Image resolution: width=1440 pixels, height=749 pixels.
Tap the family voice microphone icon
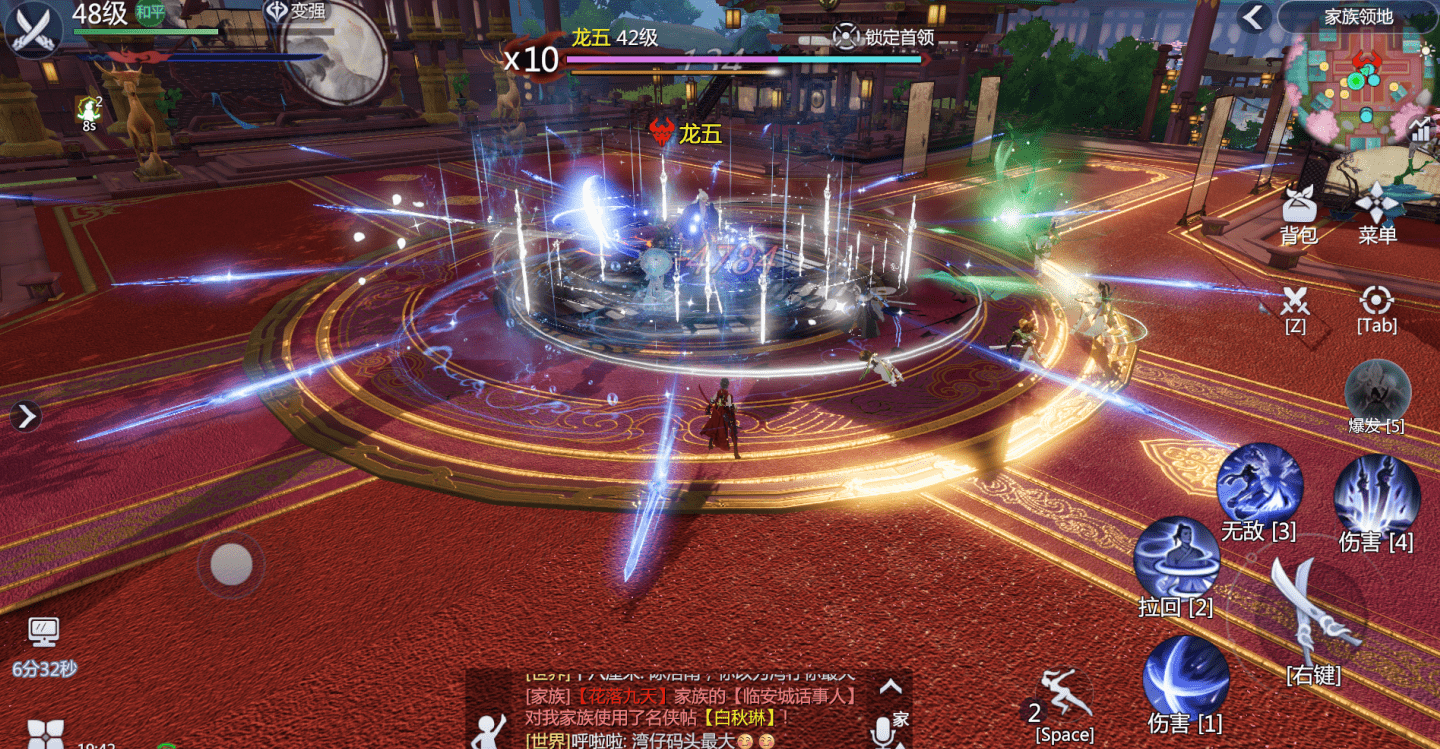point(884,730)
